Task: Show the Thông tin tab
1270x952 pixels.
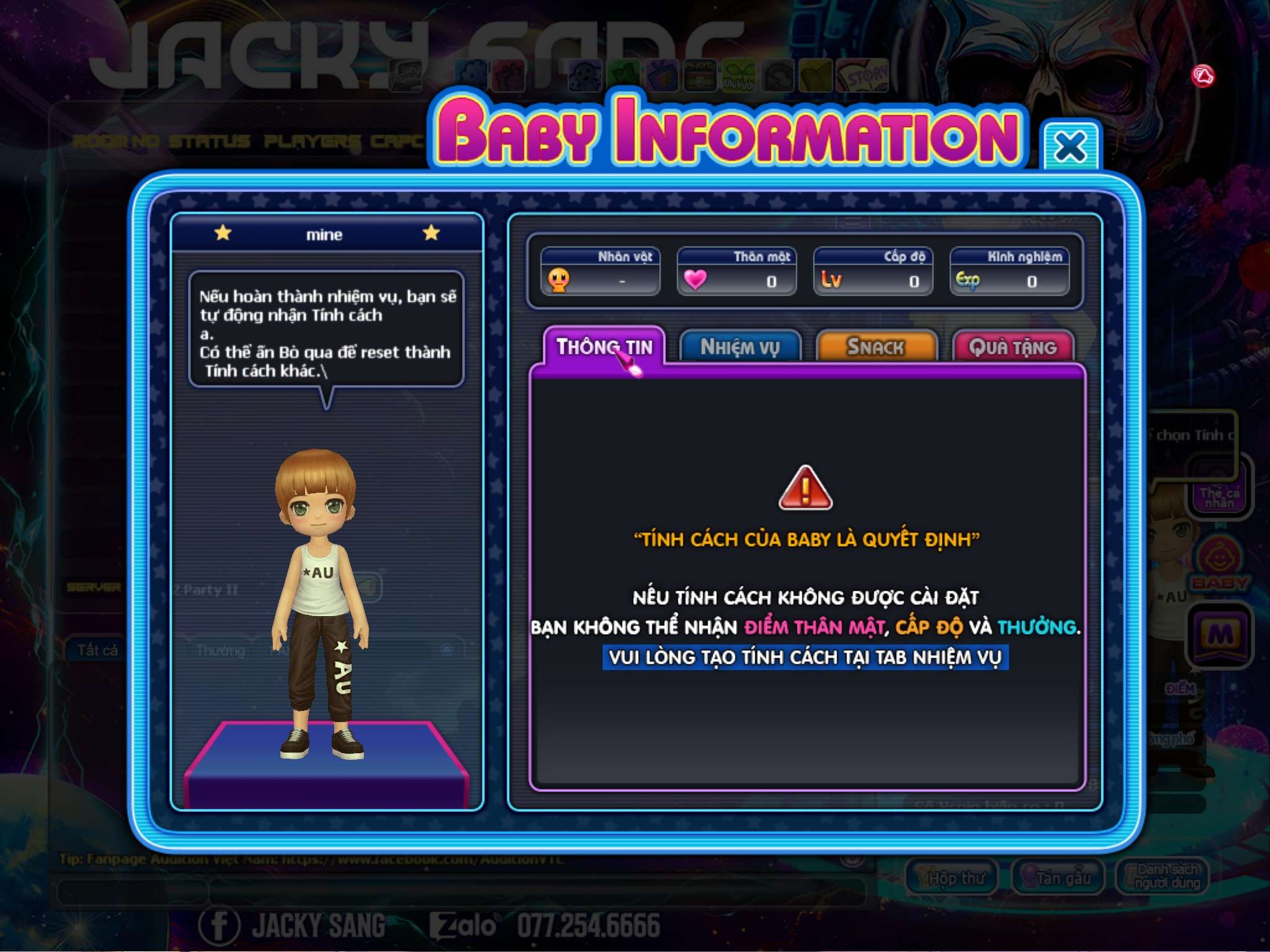Action: tap(604, 347)
